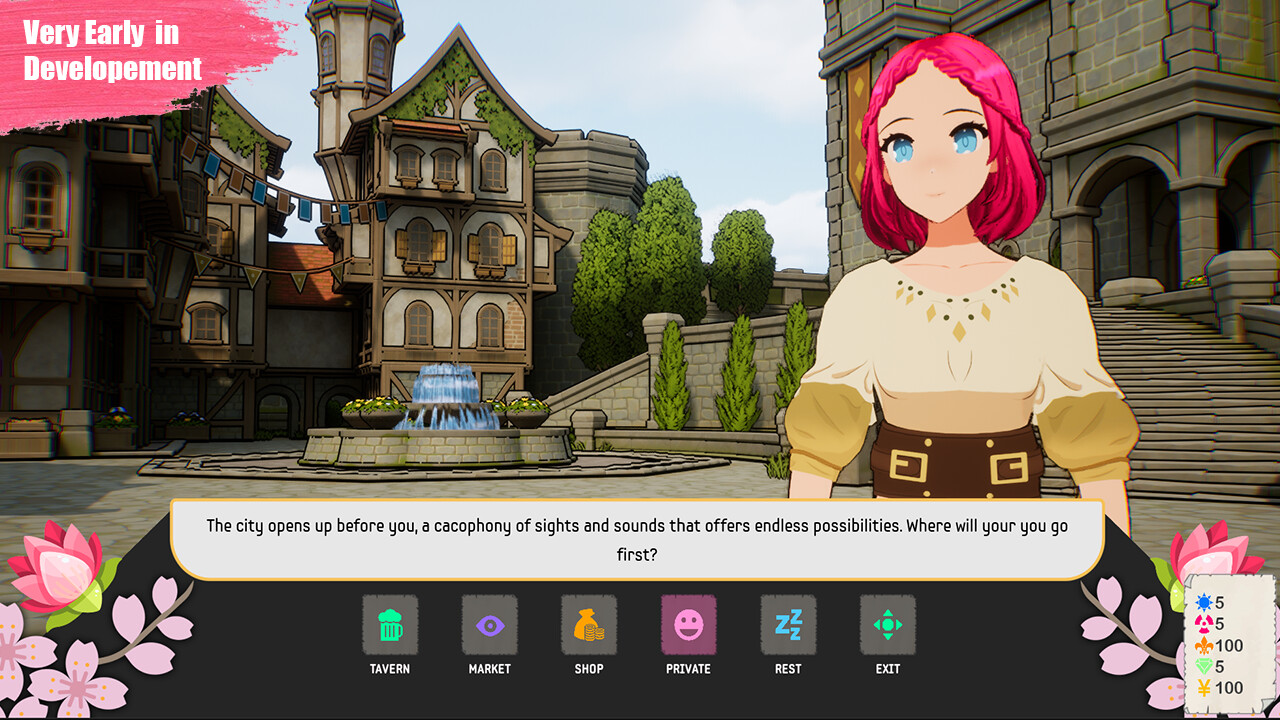The image size is (1280, 720).
Task: Click the green directional Exit icon
Action: pos(889,623)
